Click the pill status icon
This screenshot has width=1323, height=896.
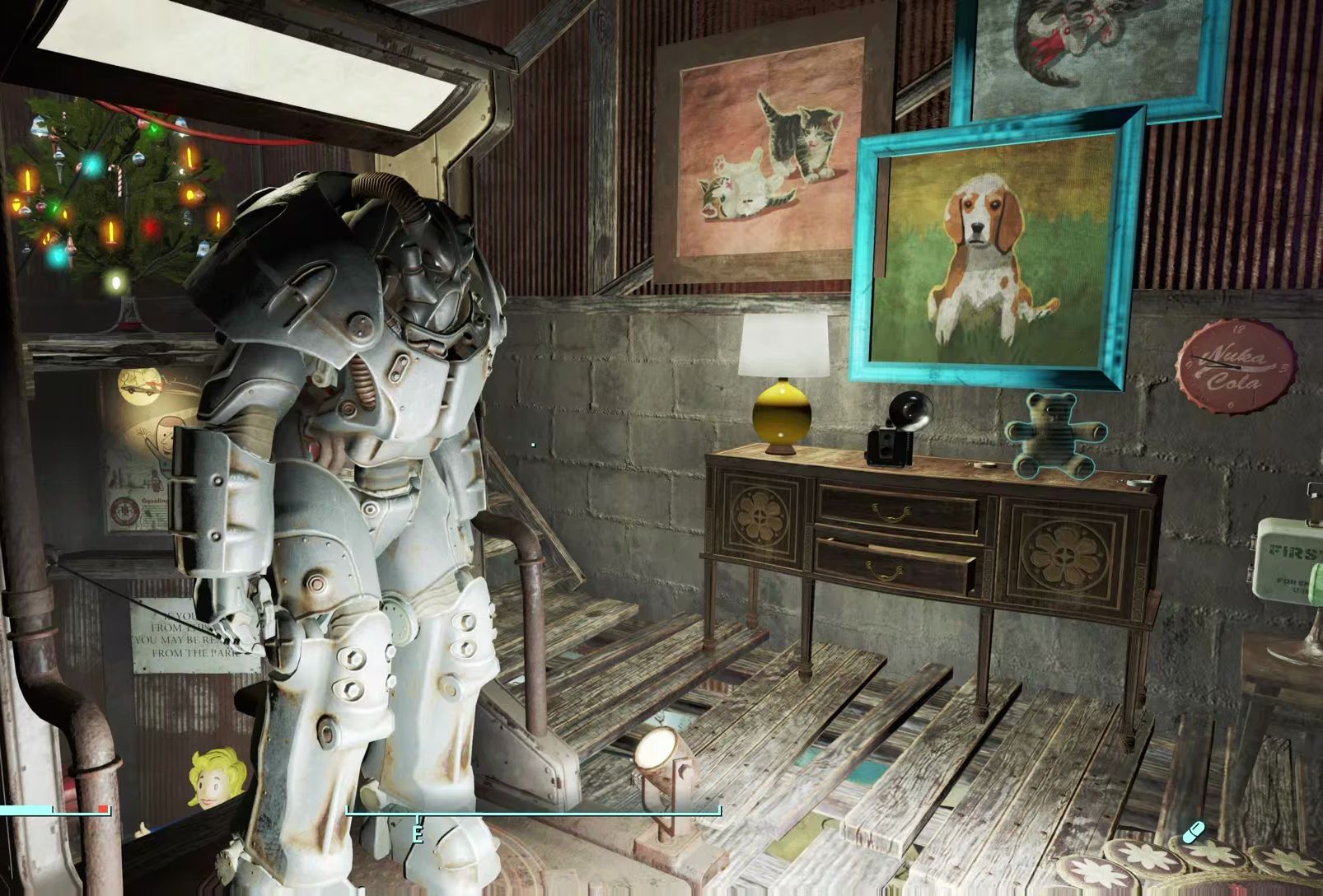pyautogui.click(x=1193, y=833)
